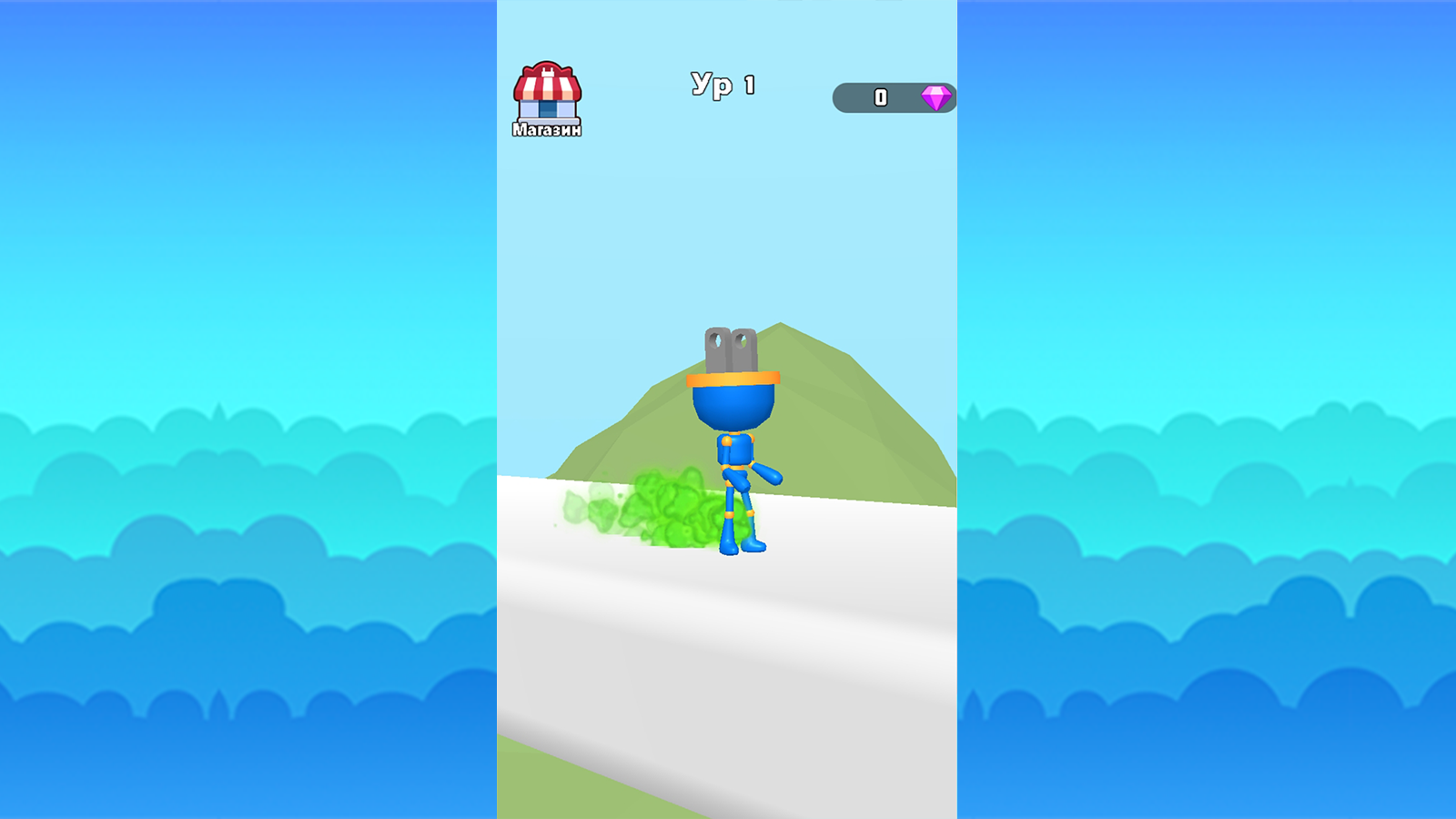Tap the zero value in the gem counter
The image size is (1456, 819).
[x=880, y=96]
